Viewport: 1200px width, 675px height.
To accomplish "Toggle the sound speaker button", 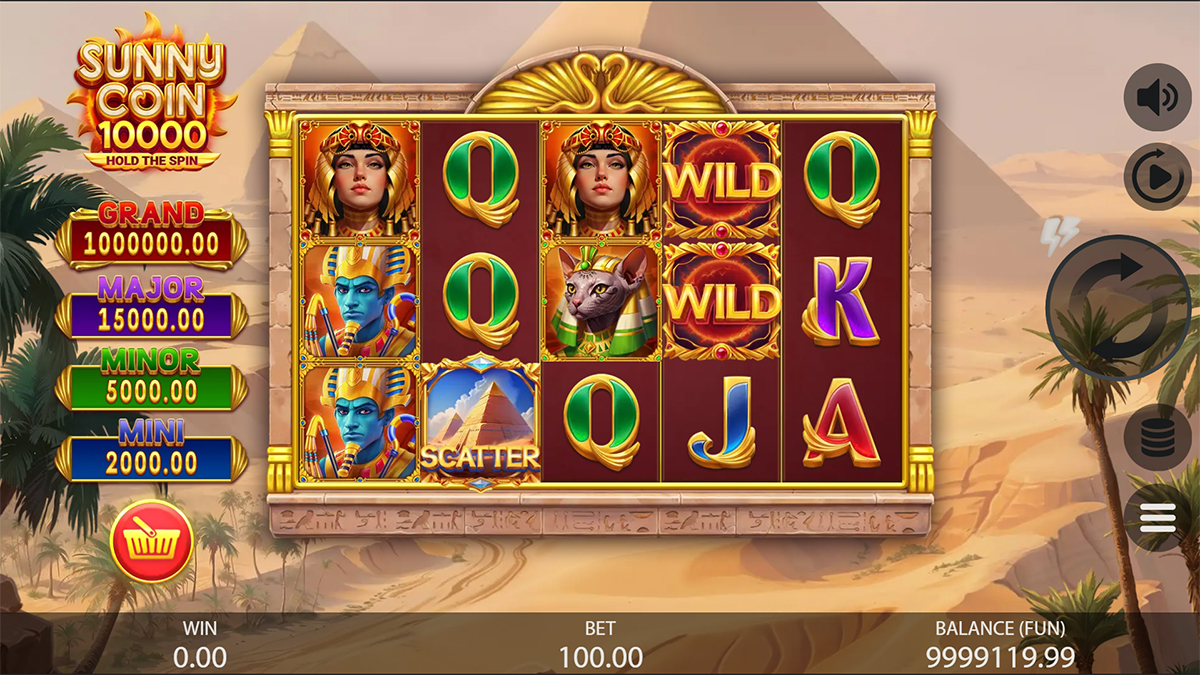I will 1157,97.
